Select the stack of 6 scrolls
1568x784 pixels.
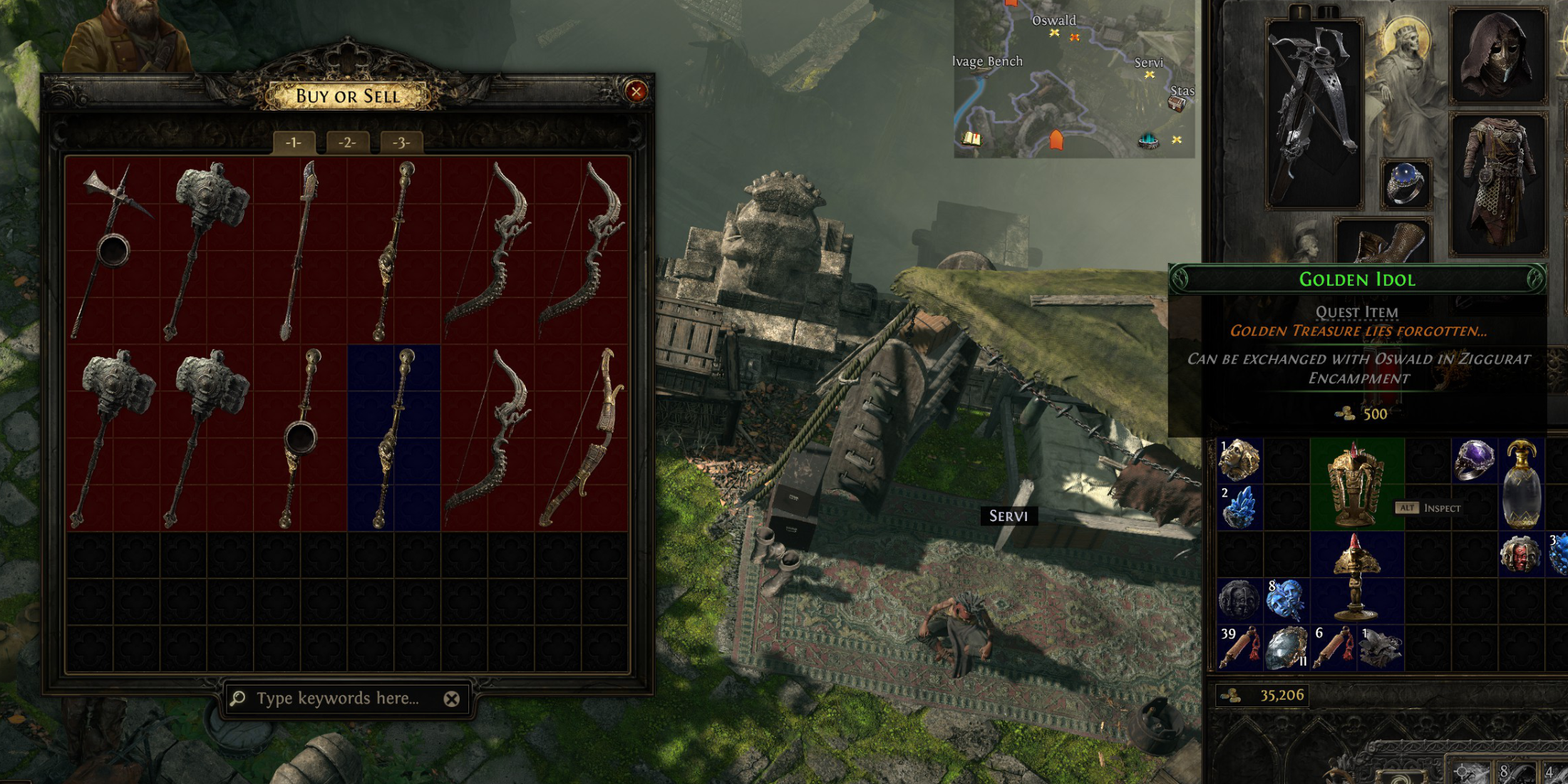[1333, 648]
